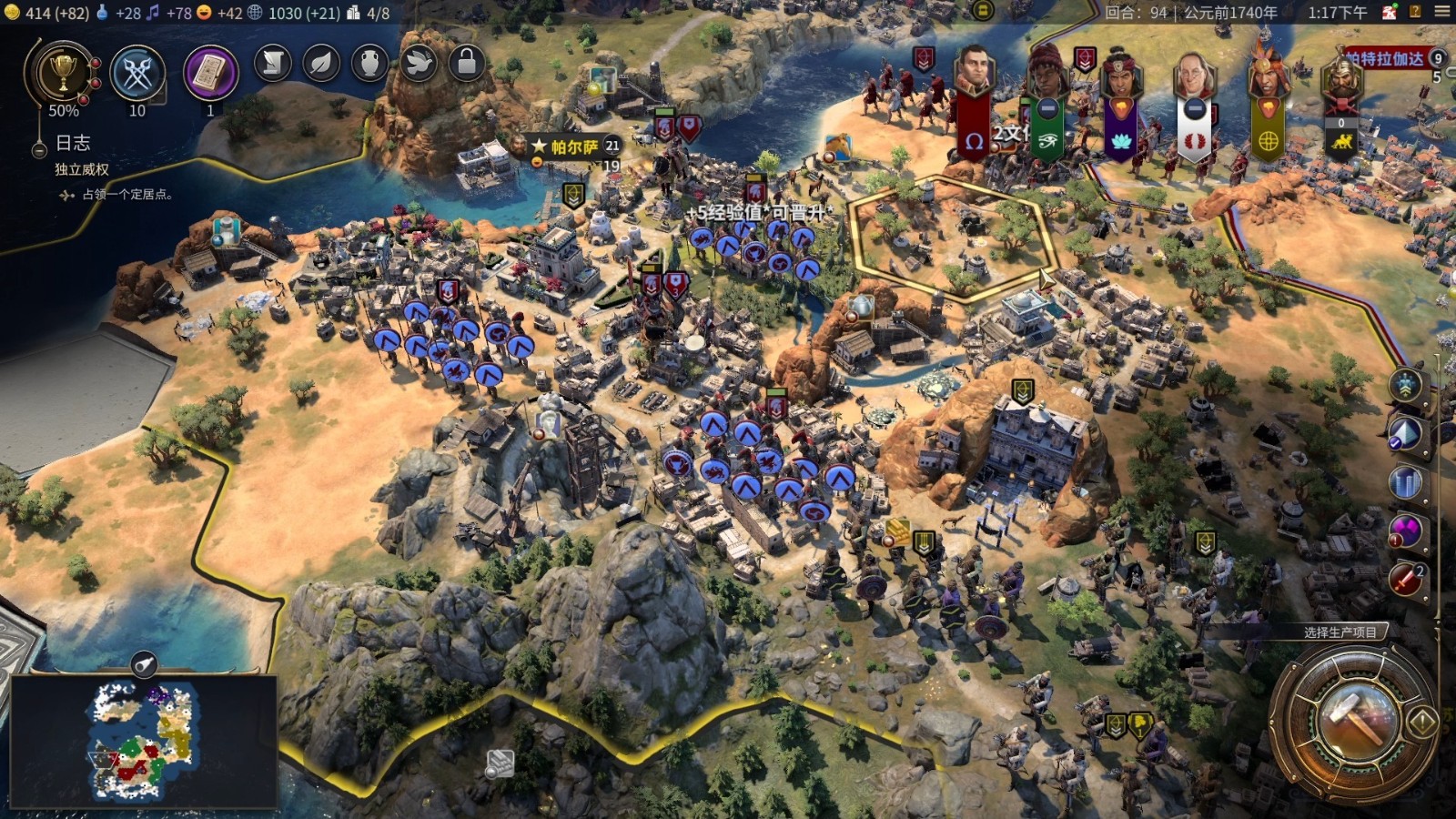The width and height of the screenshot is (1456, 819).
Task: Open the pyramid notification with the checkmark
Action: 1406,433
